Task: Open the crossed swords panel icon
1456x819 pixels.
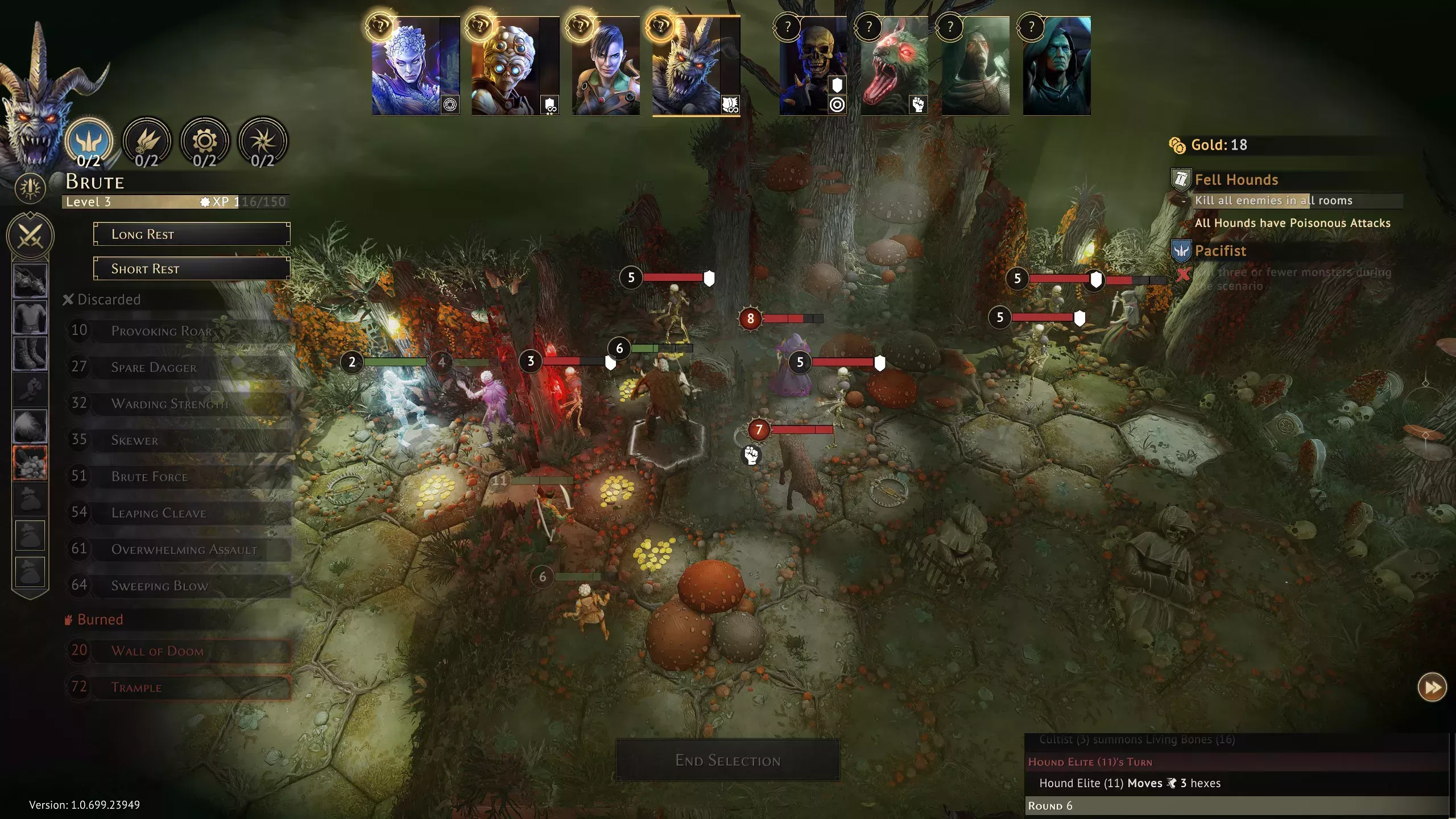Action: tap(30, 235)
